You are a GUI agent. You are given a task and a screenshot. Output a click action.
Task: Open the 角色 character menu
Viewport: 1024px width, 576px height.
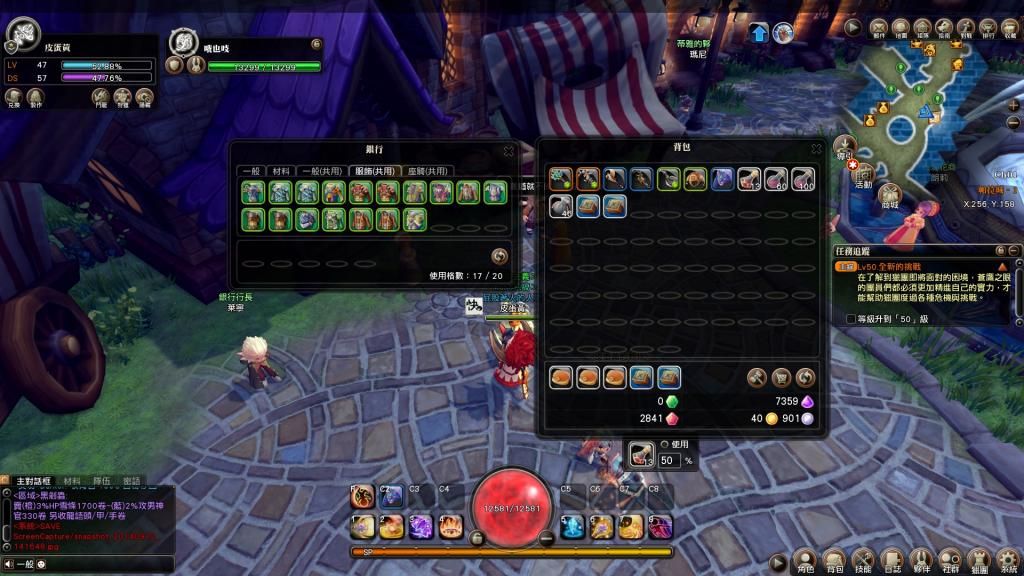tap(805, 560)
